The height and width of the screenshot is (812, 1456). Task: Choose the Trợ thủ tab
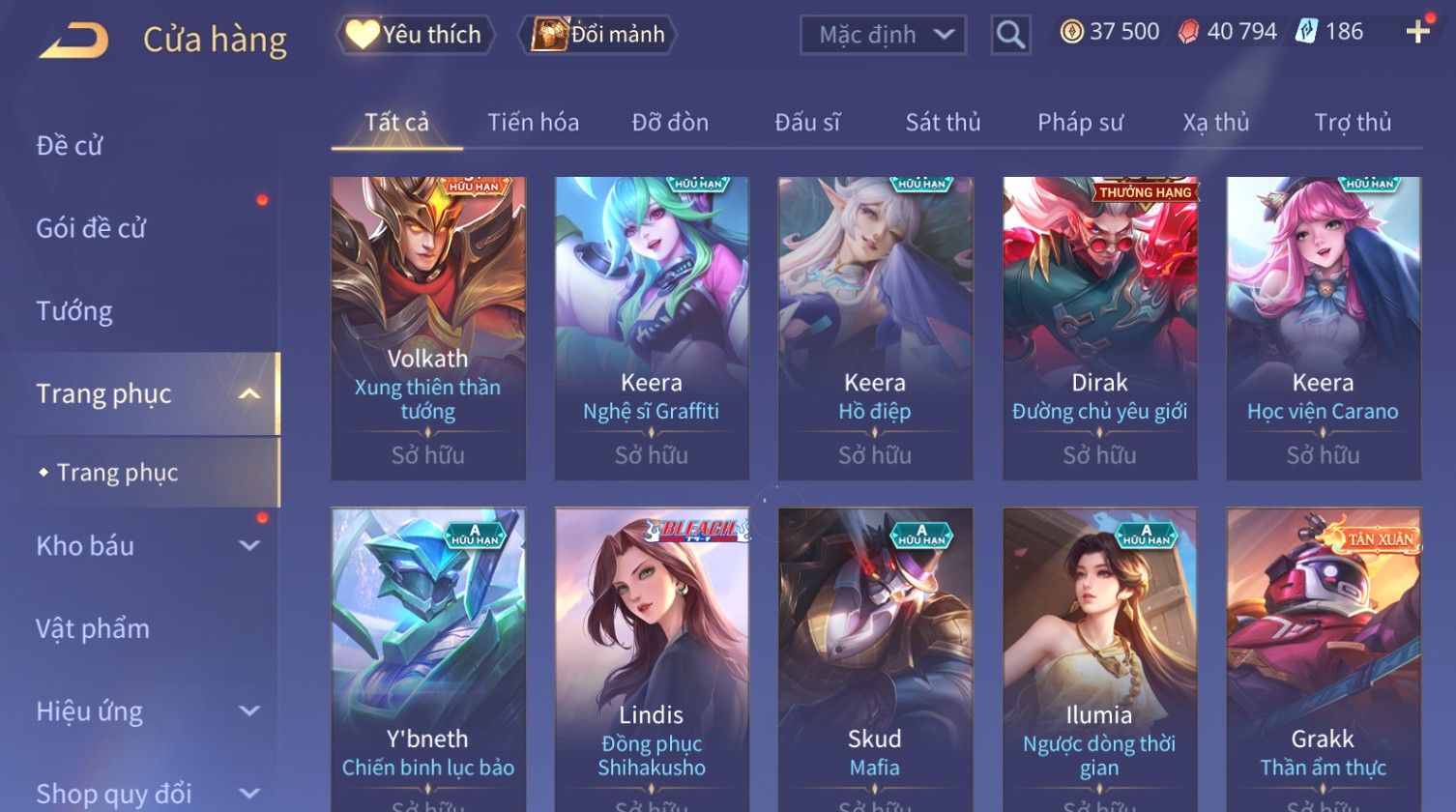(x=1352, y=123)
